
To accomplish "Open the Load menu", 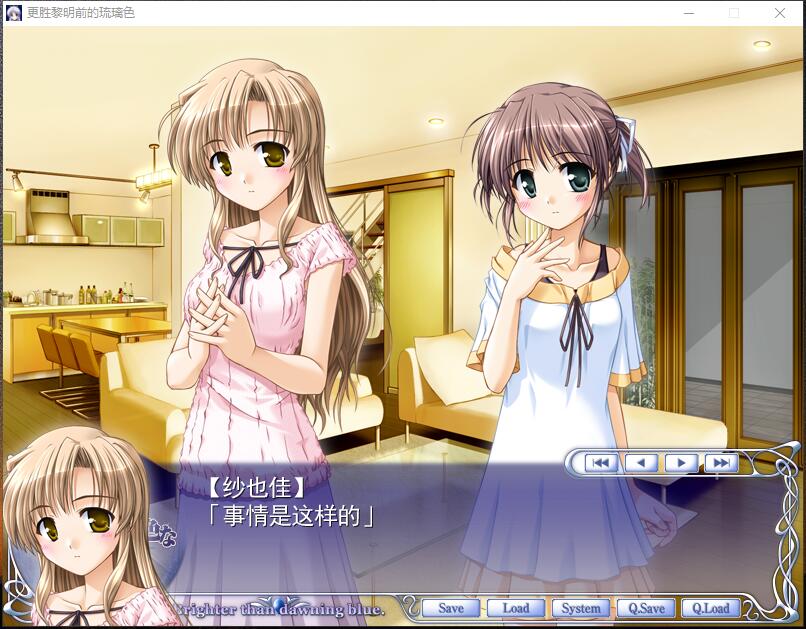I will [516, 608].
